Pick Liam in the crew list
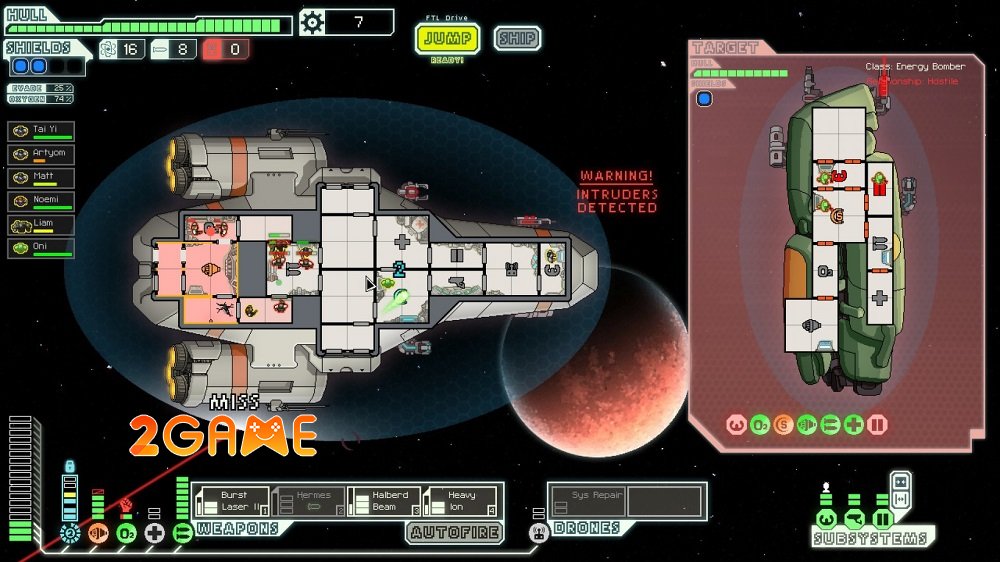 point(41,224)
